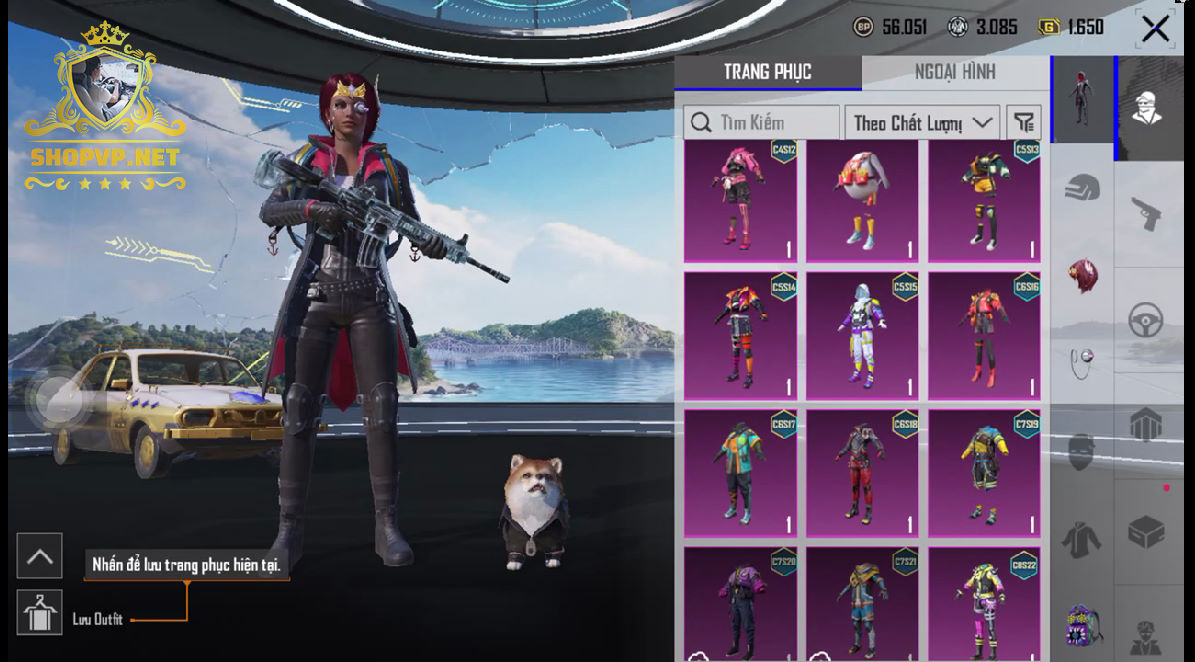Pick the C8S22 neon outfit
This screenshot has width=1195, height=662.
984,604
